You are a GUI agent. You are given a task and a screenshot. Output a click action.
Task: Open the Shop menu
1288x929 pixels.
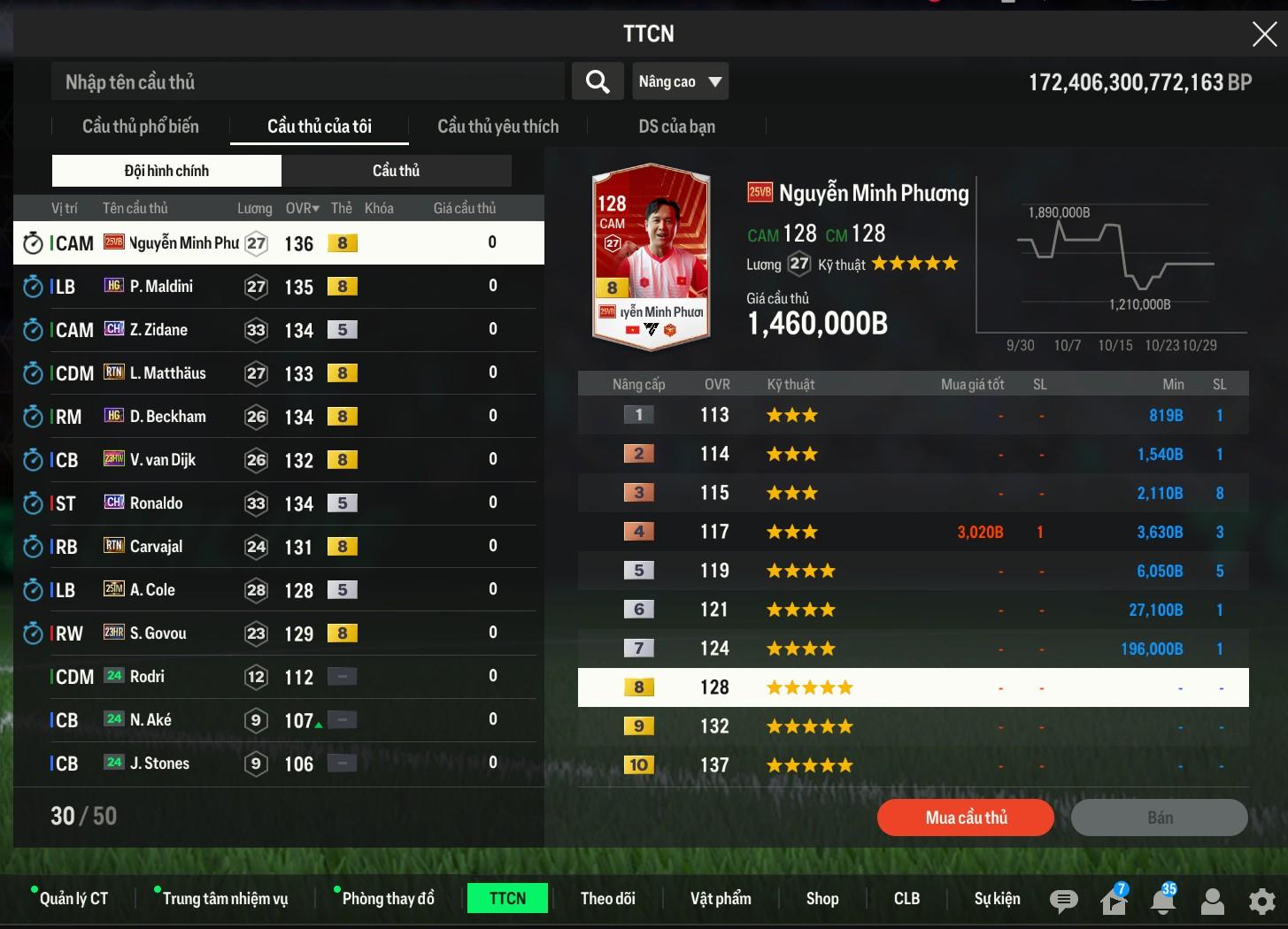pyautogui.click(x=821, y=899)
